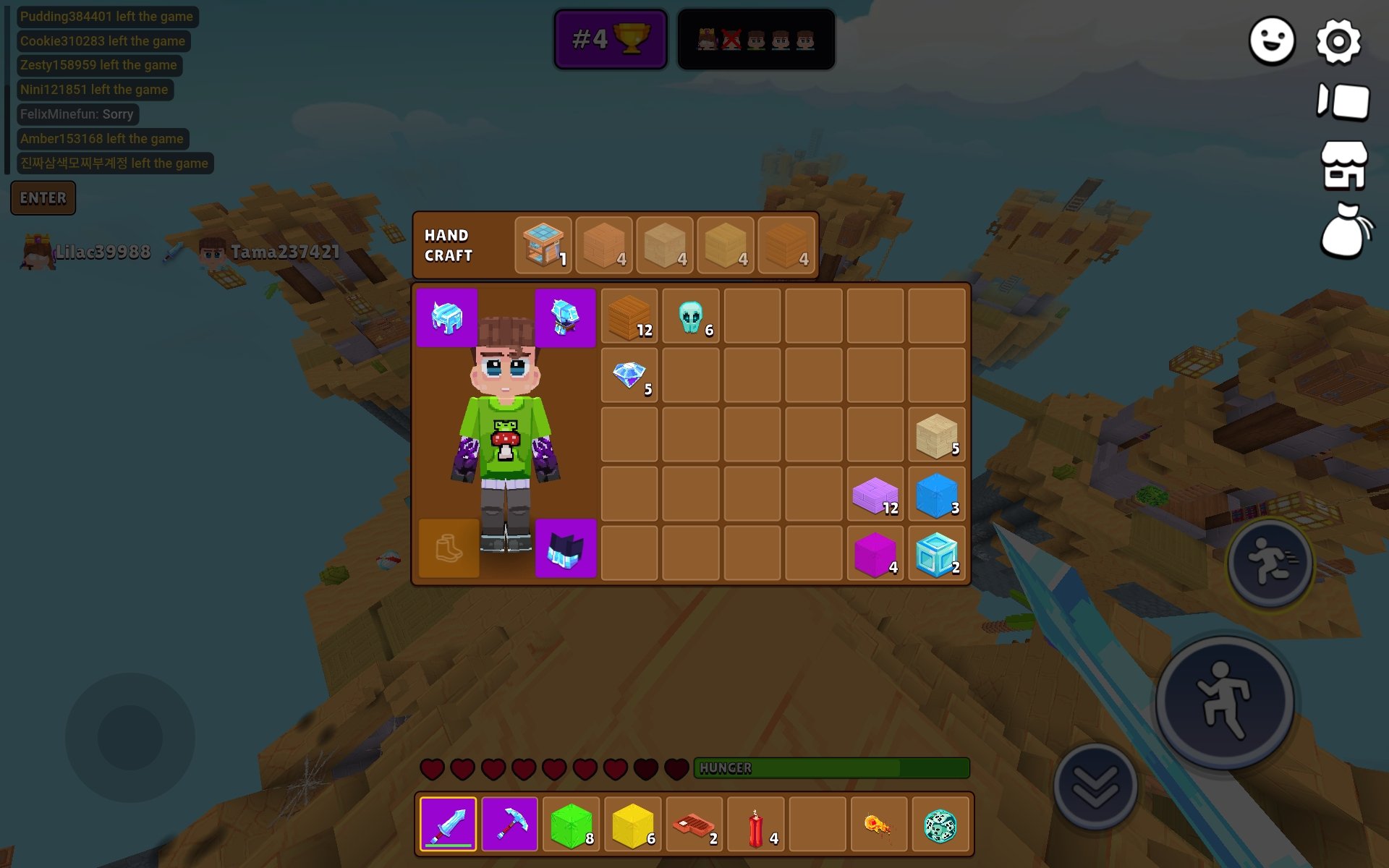Click the ENTER chat button
The height and width of the screenshot is (868, 1389).
tap(43, 197)
